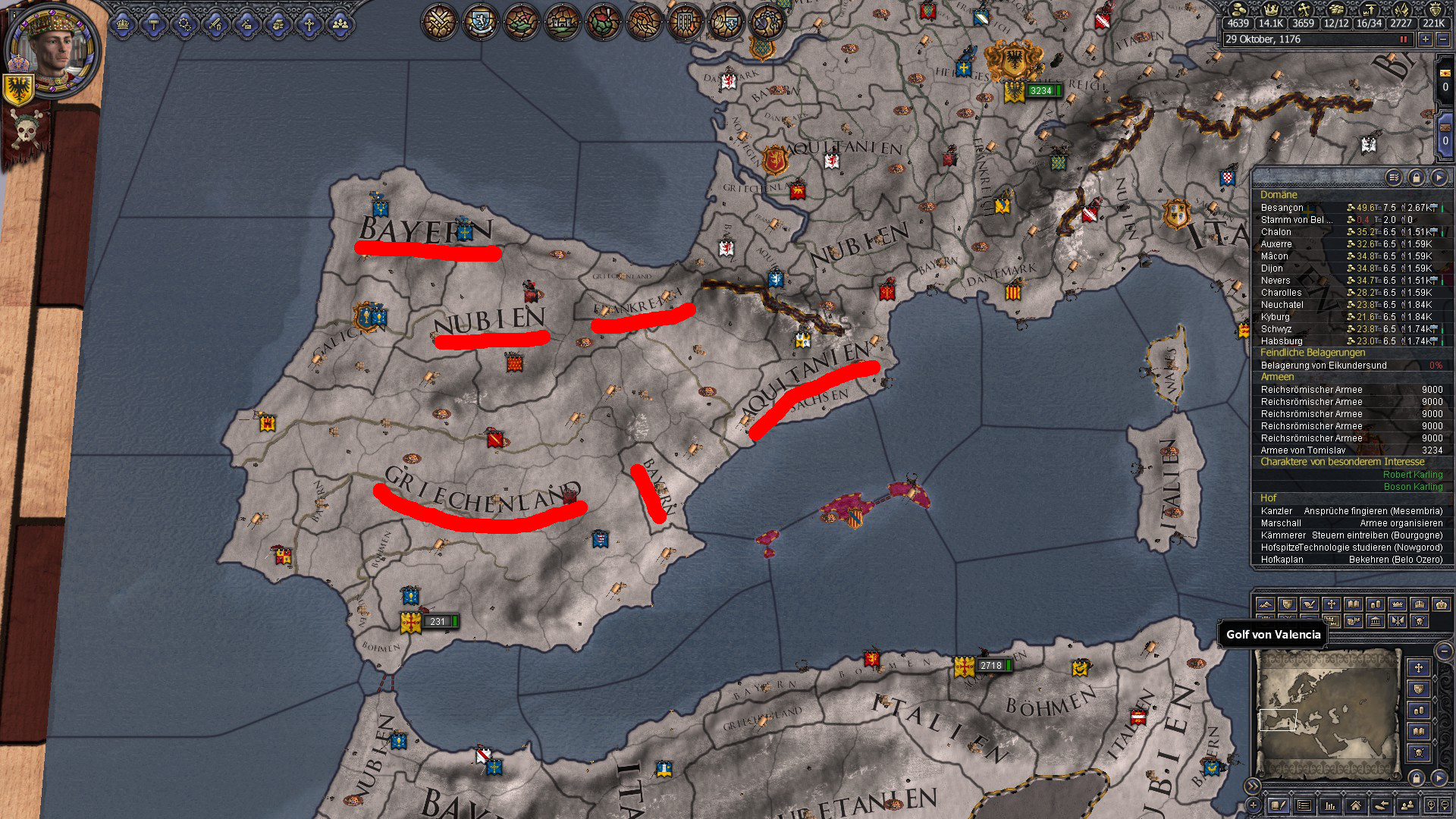The image size is (1456, 819).
Task: Increase game speed with the plus stepper
Action: [x=1425, y=39]
